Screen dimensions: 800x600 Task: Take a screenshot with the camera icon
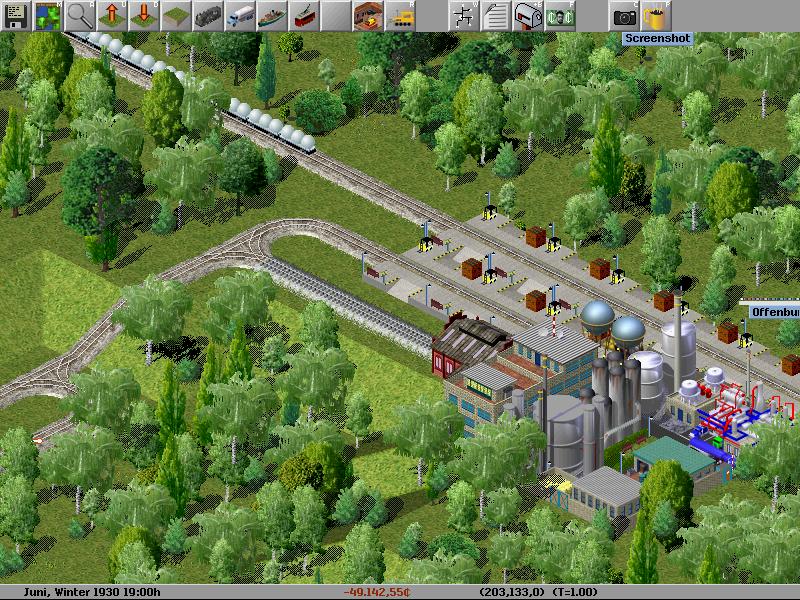624,15
